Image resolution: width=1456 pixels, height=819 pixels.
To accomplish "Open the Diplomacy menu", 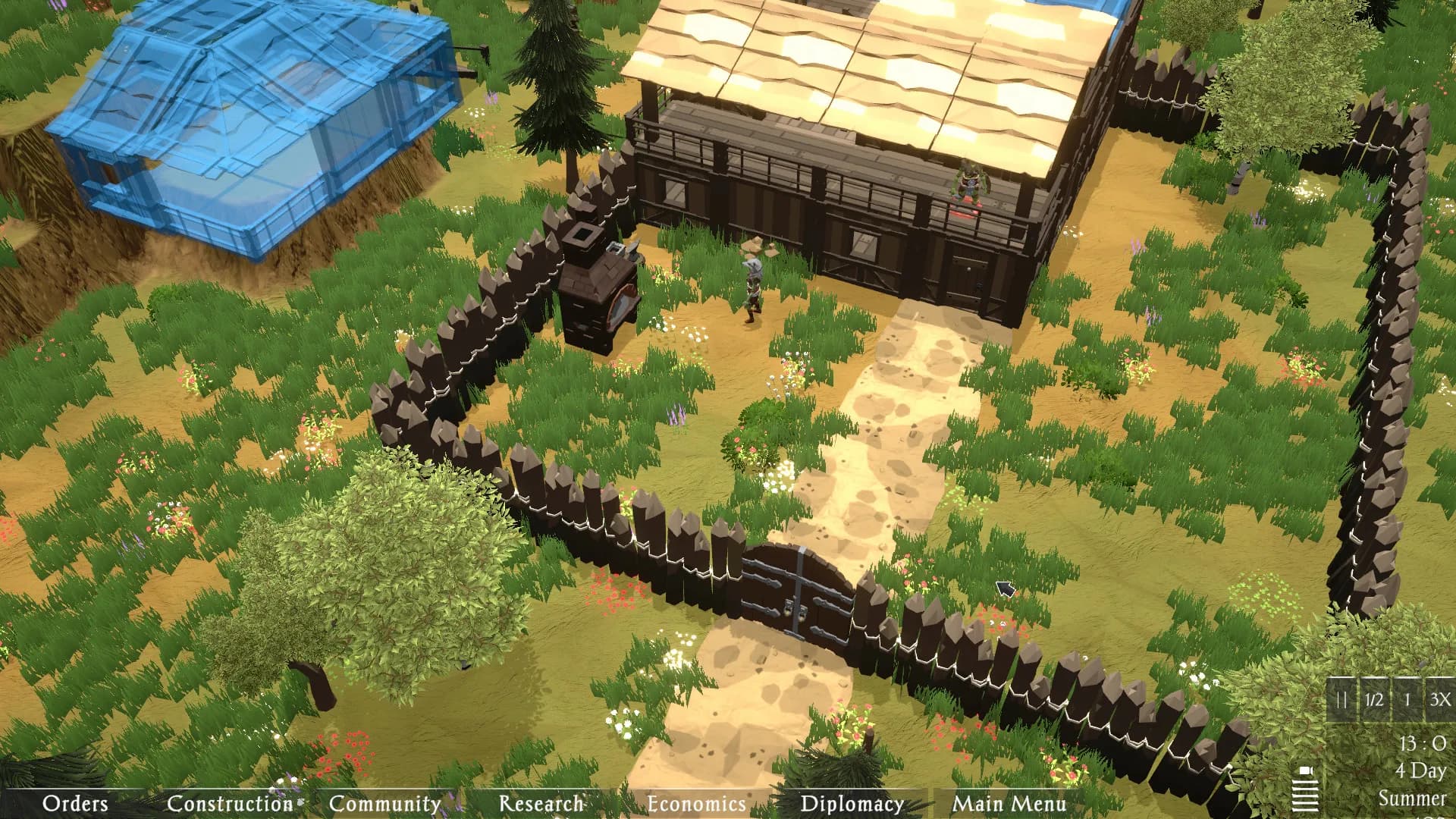I will [852, 803].
